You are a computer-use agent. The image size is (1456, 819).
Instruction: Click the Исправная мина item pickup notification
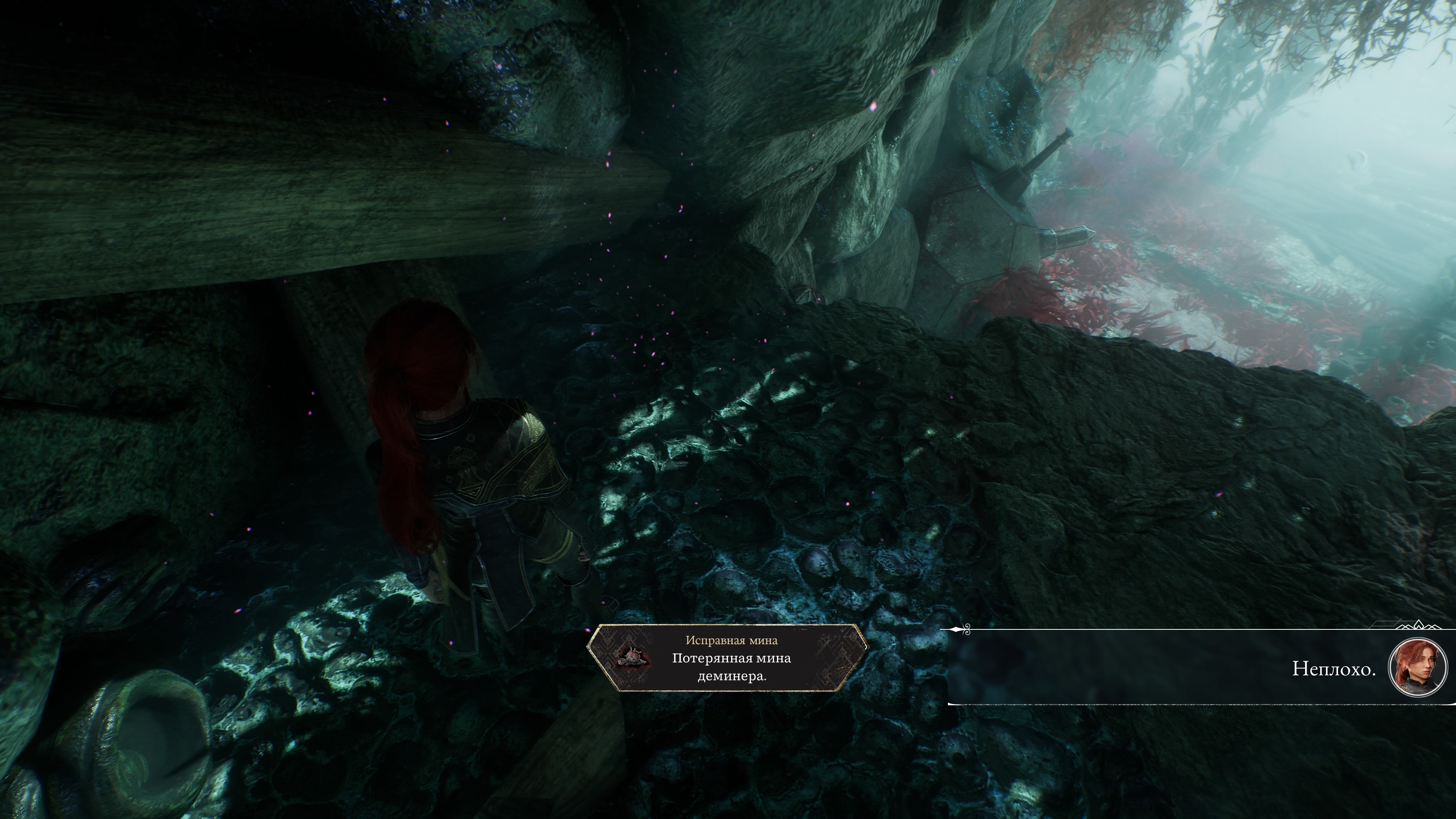point(727,658)
